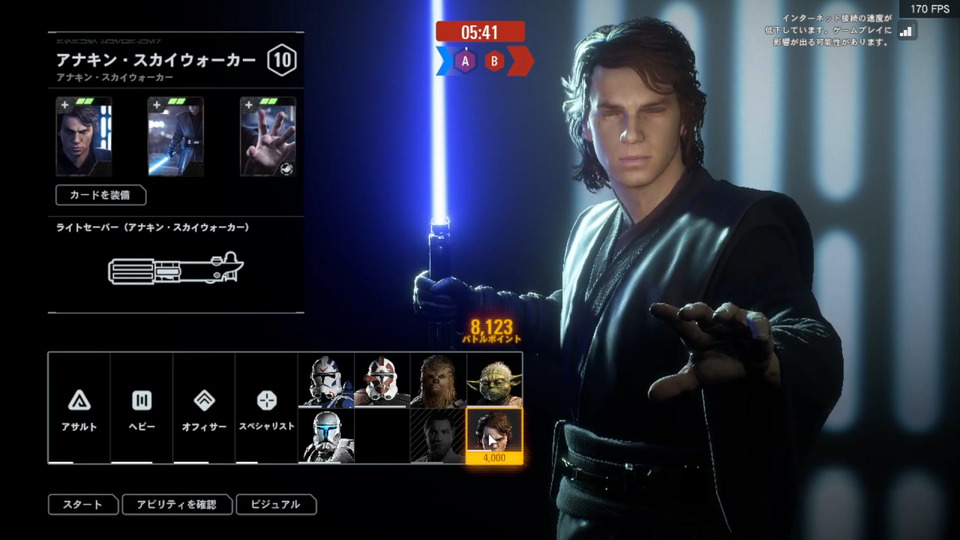Viewport: 960px width, 540px height.
Task: Pick the Chewbacca hero portrait
Action: click(438, 380)
